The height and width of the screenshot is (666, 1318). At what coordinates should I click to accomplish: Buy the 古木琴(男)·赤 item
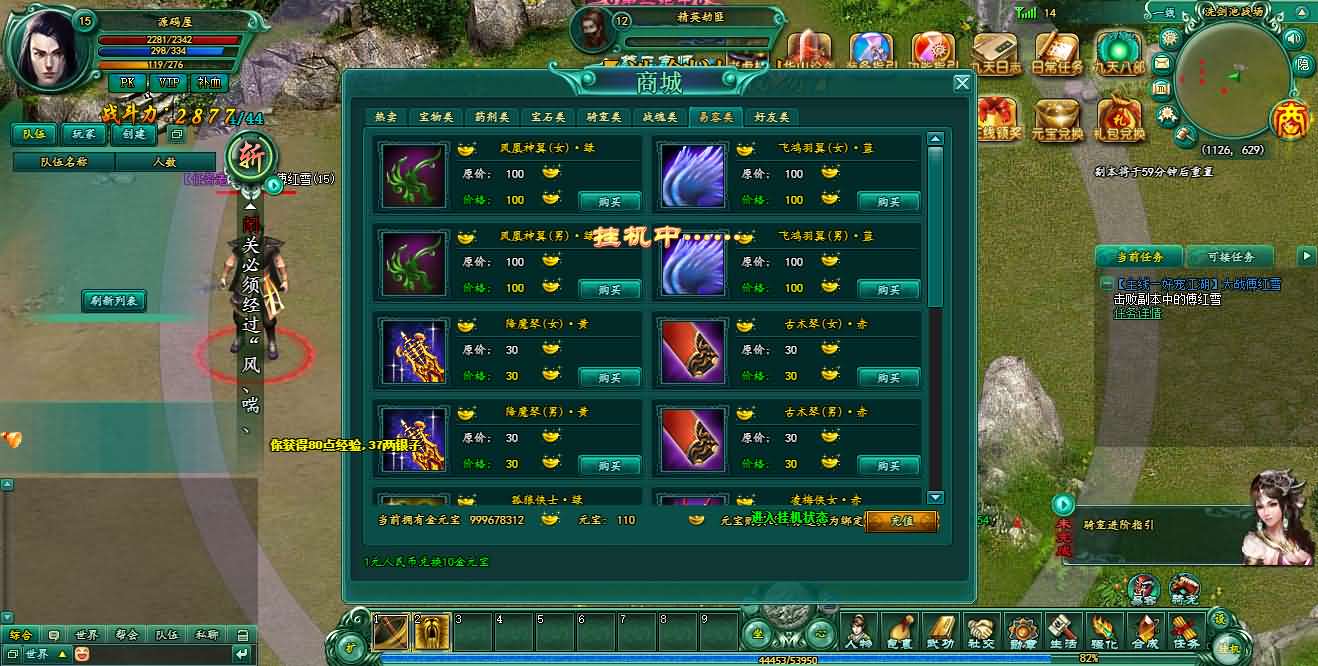click(888, 465)
